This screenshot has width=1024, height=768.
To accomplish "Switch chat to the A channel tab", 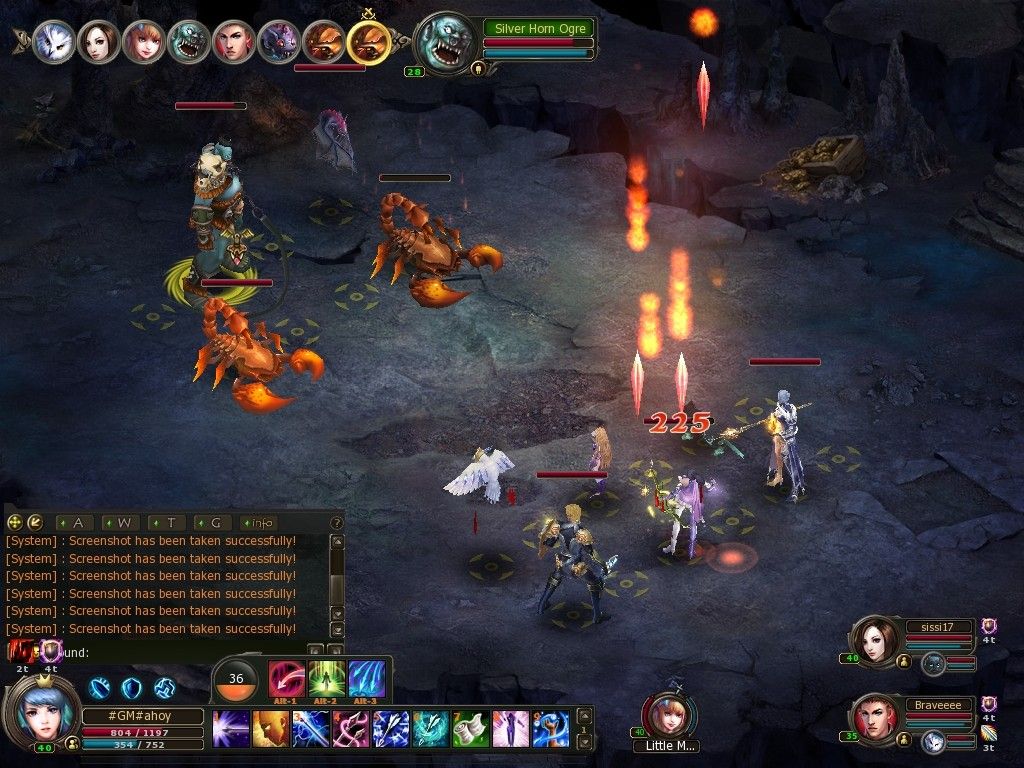I will [76, 522].
